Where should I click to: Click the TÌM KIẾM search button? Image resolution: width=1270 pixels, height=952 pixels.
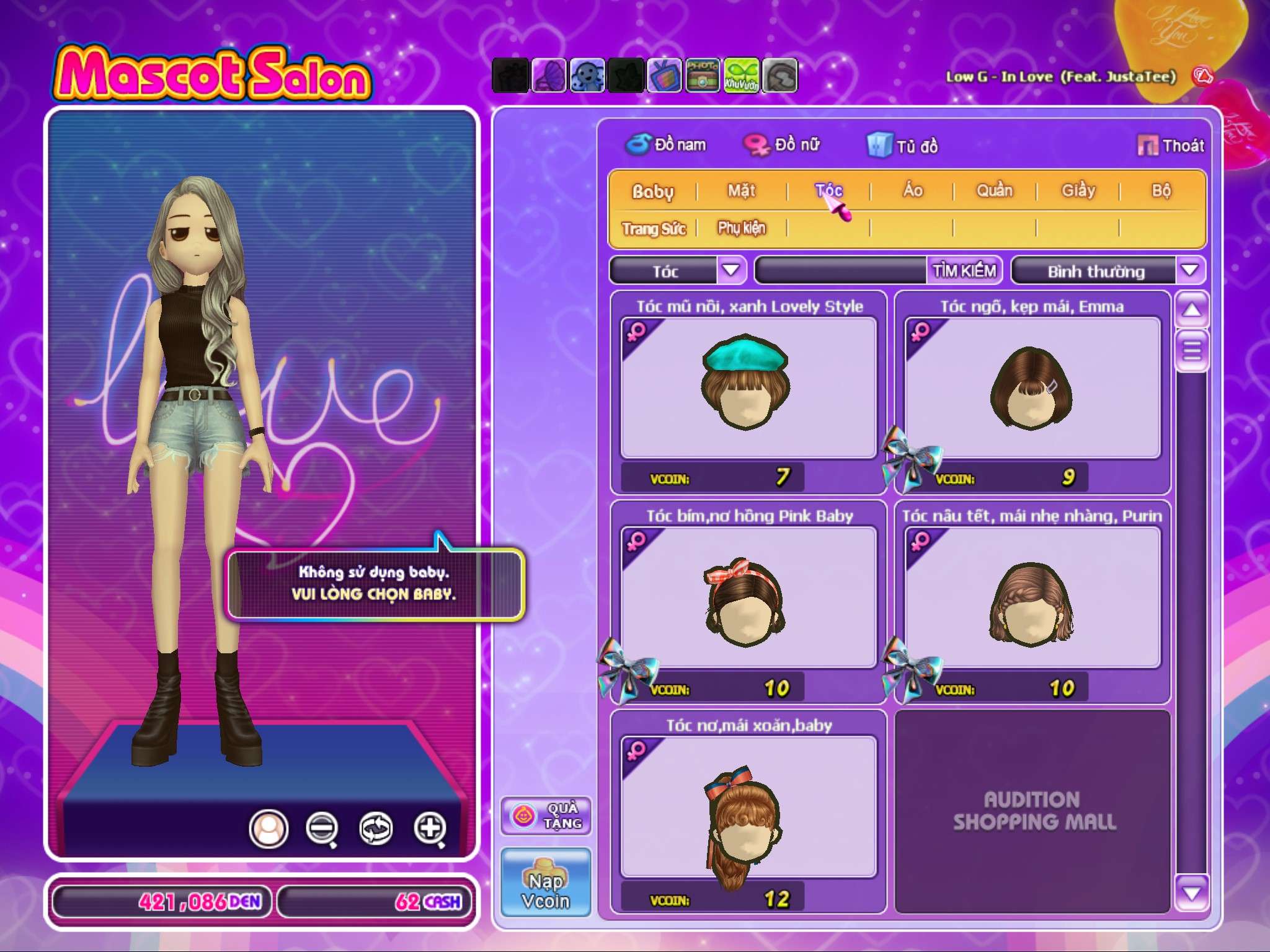point(964,271)
